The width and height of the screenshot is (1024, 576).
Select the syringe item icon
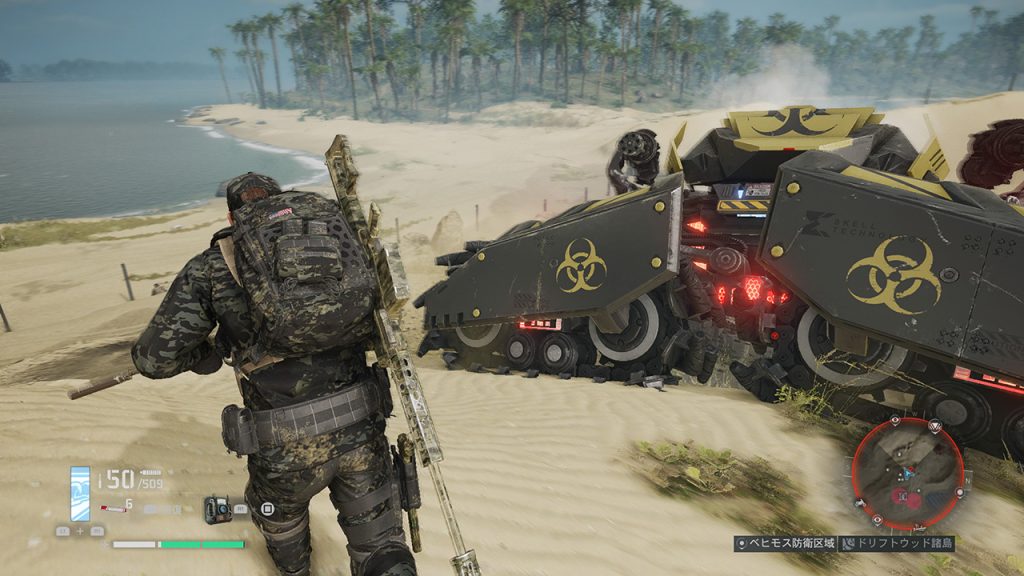pos(113,509)
